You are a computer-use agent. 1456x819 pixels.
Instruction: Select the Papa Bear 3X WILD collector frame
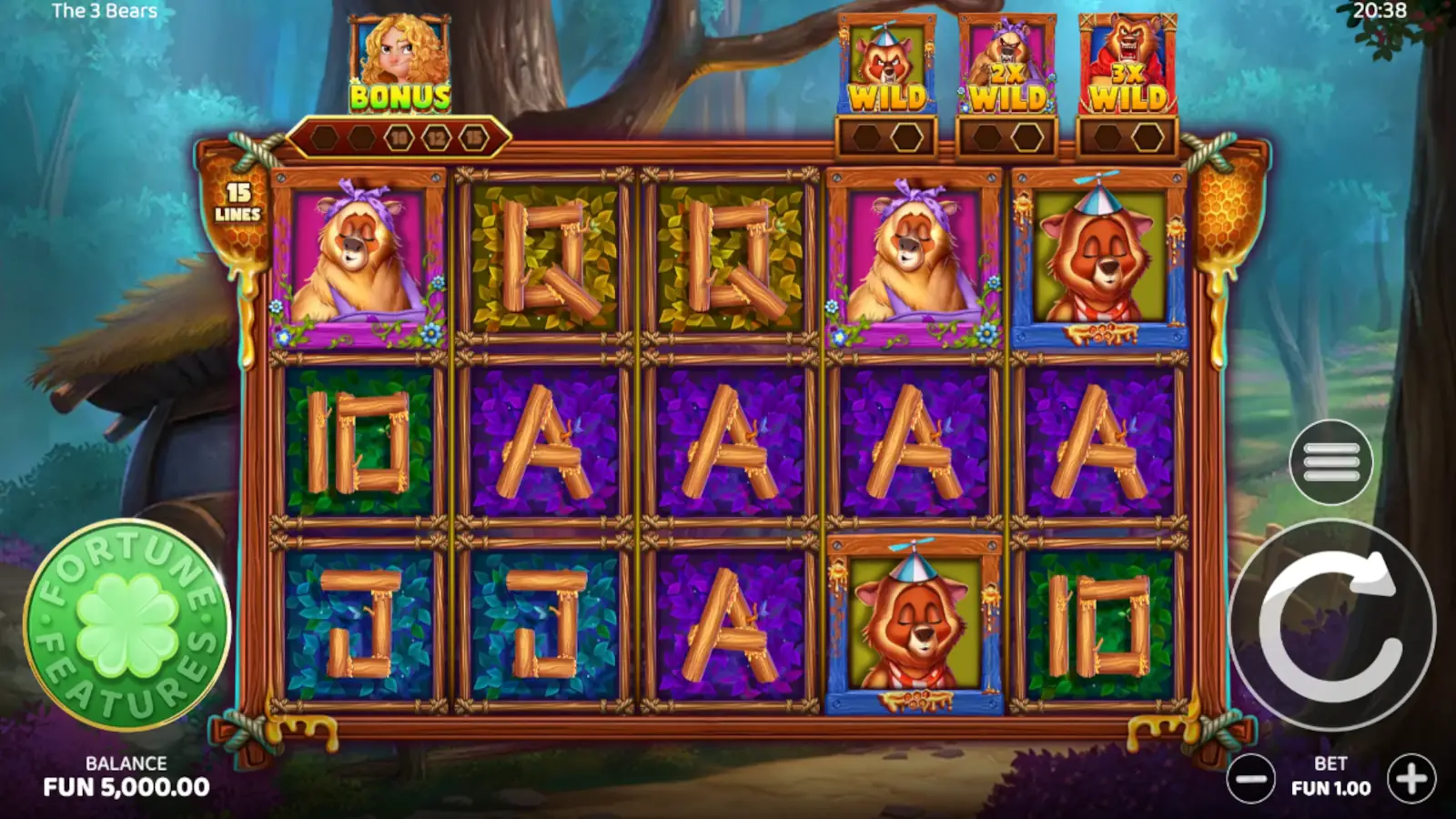pyautogui.click(x=1127, y=59)
